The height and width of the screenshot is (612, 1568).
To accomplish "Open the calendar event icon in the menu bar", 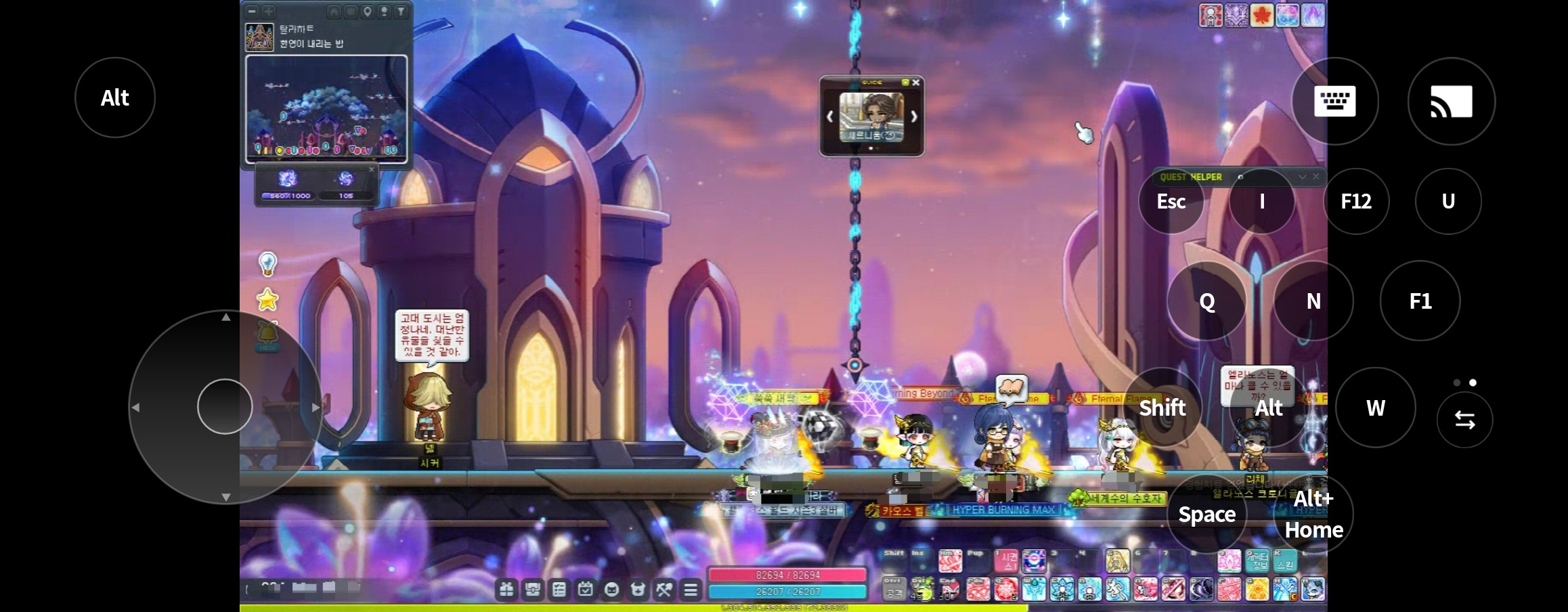I will tap(586, 590).
